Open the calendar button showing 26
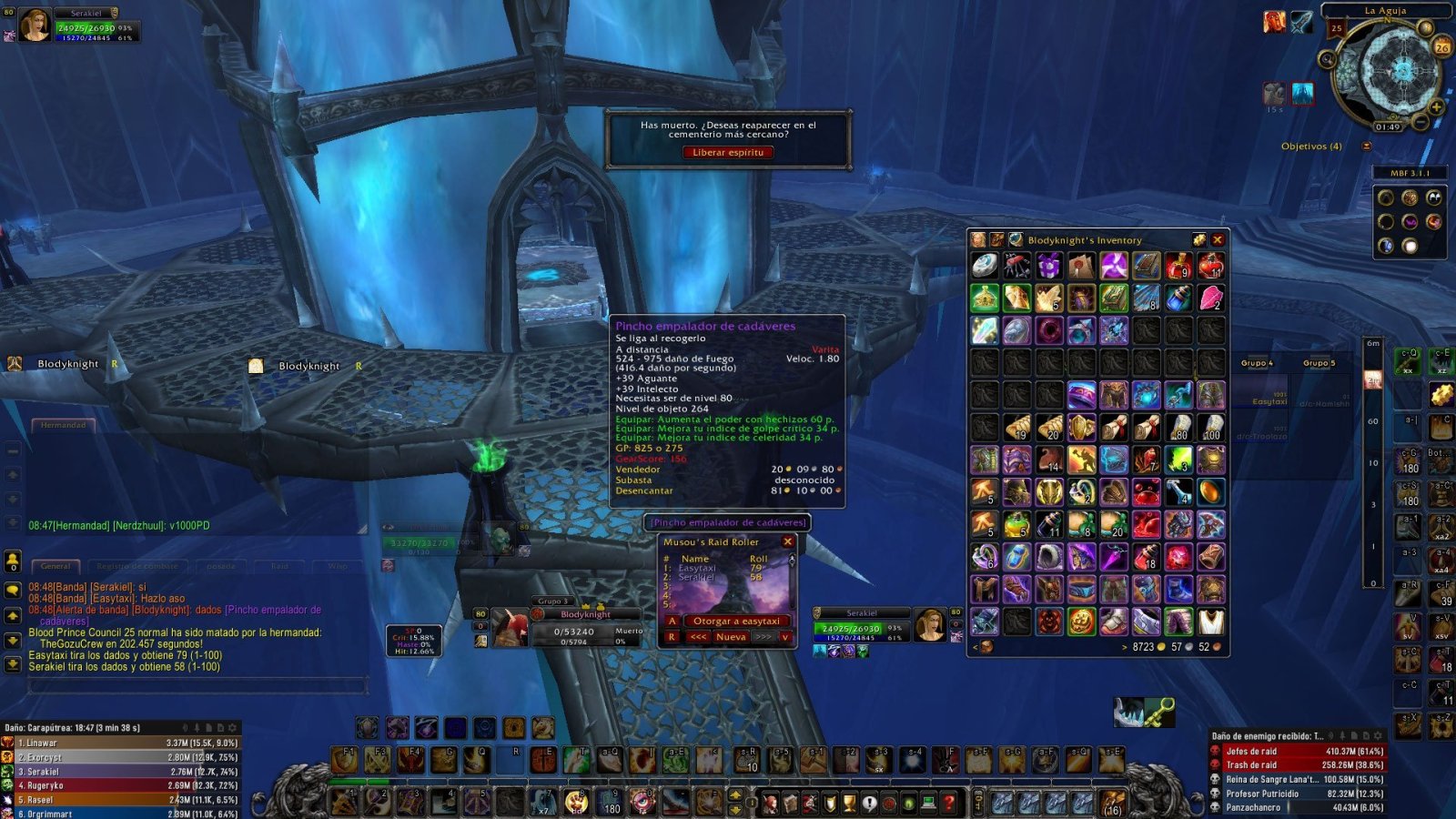Image resolution: width=1456 pixels, height=819 pixels. point(1441,46)
